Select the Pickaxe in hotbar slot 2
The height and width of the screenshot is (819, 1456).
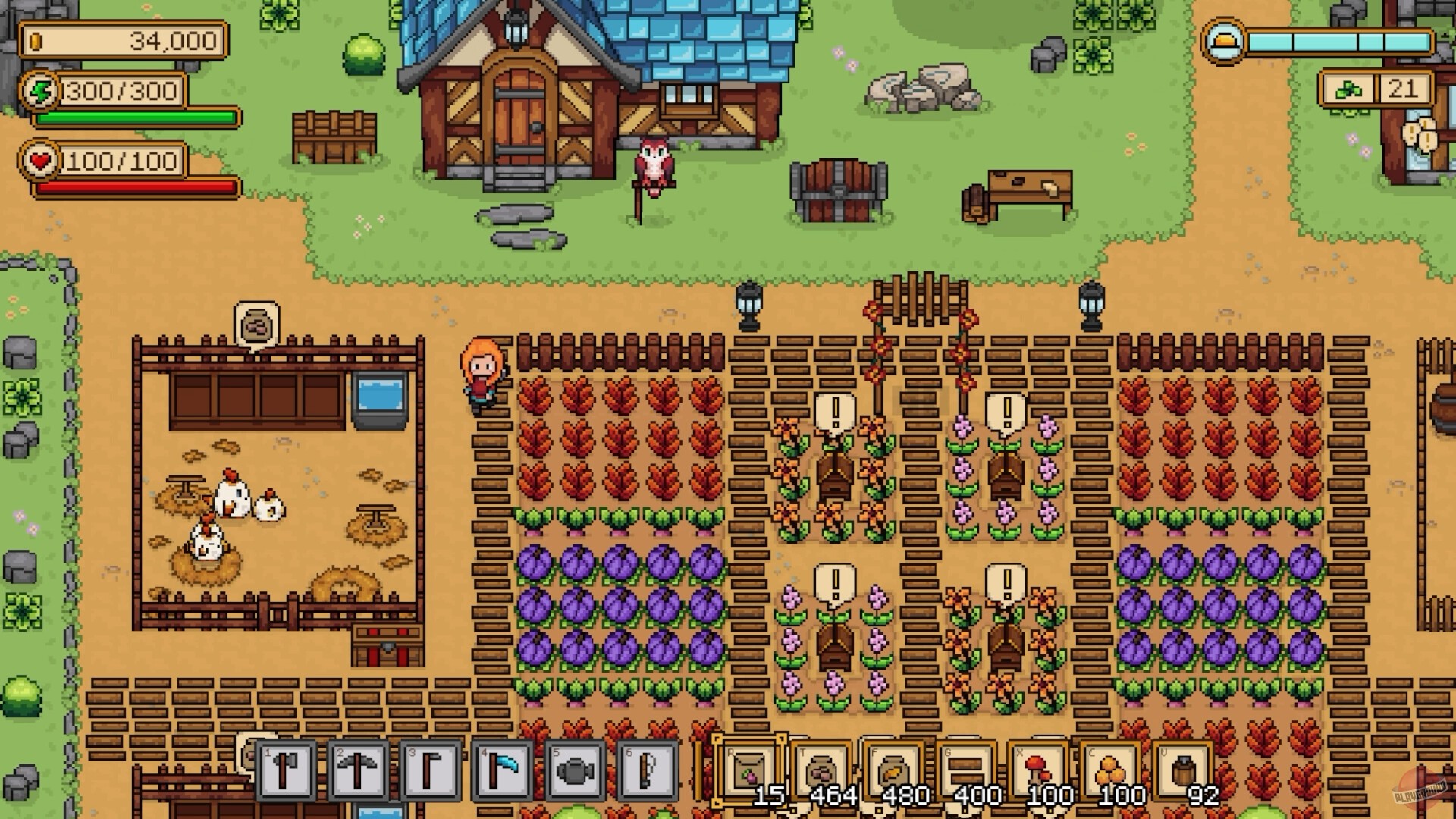click(358, 768)
